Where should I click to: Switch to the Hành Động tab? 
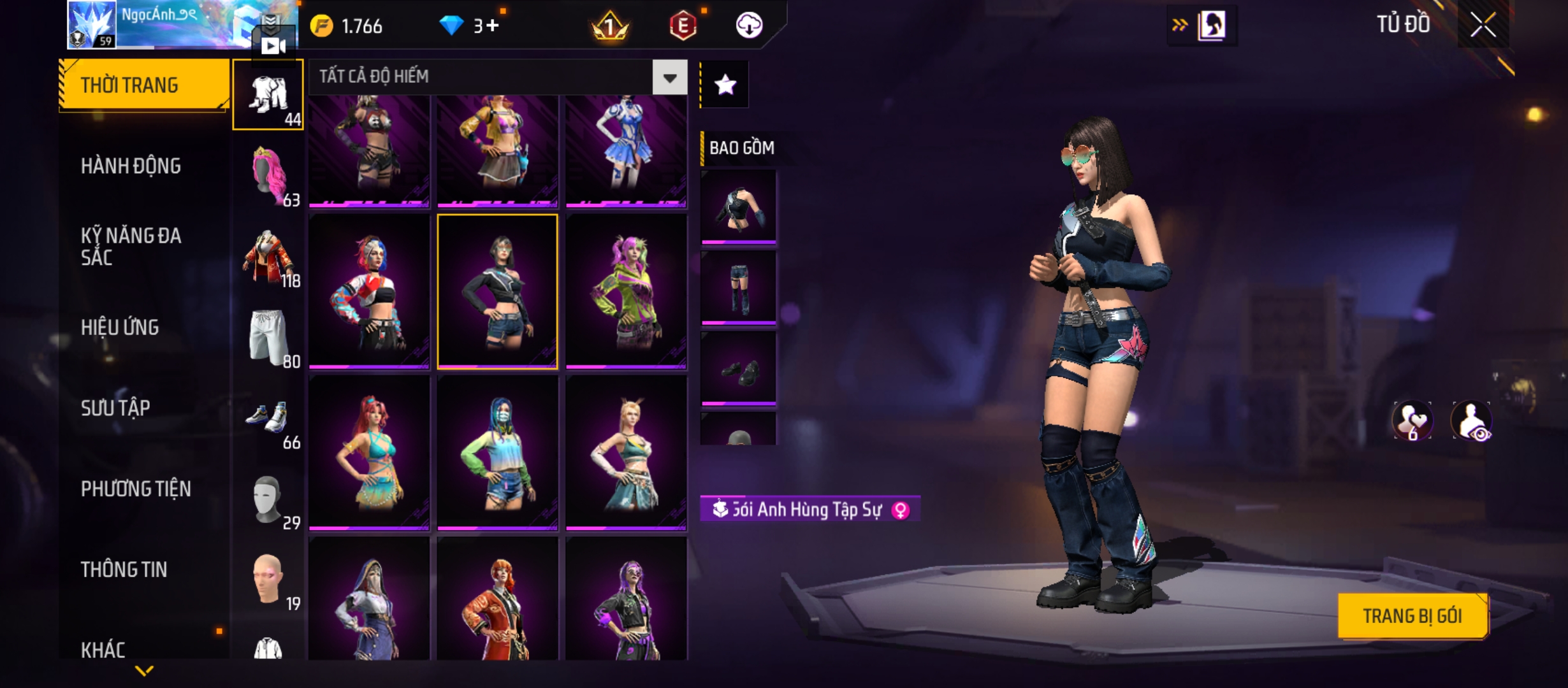coord(131,166)
